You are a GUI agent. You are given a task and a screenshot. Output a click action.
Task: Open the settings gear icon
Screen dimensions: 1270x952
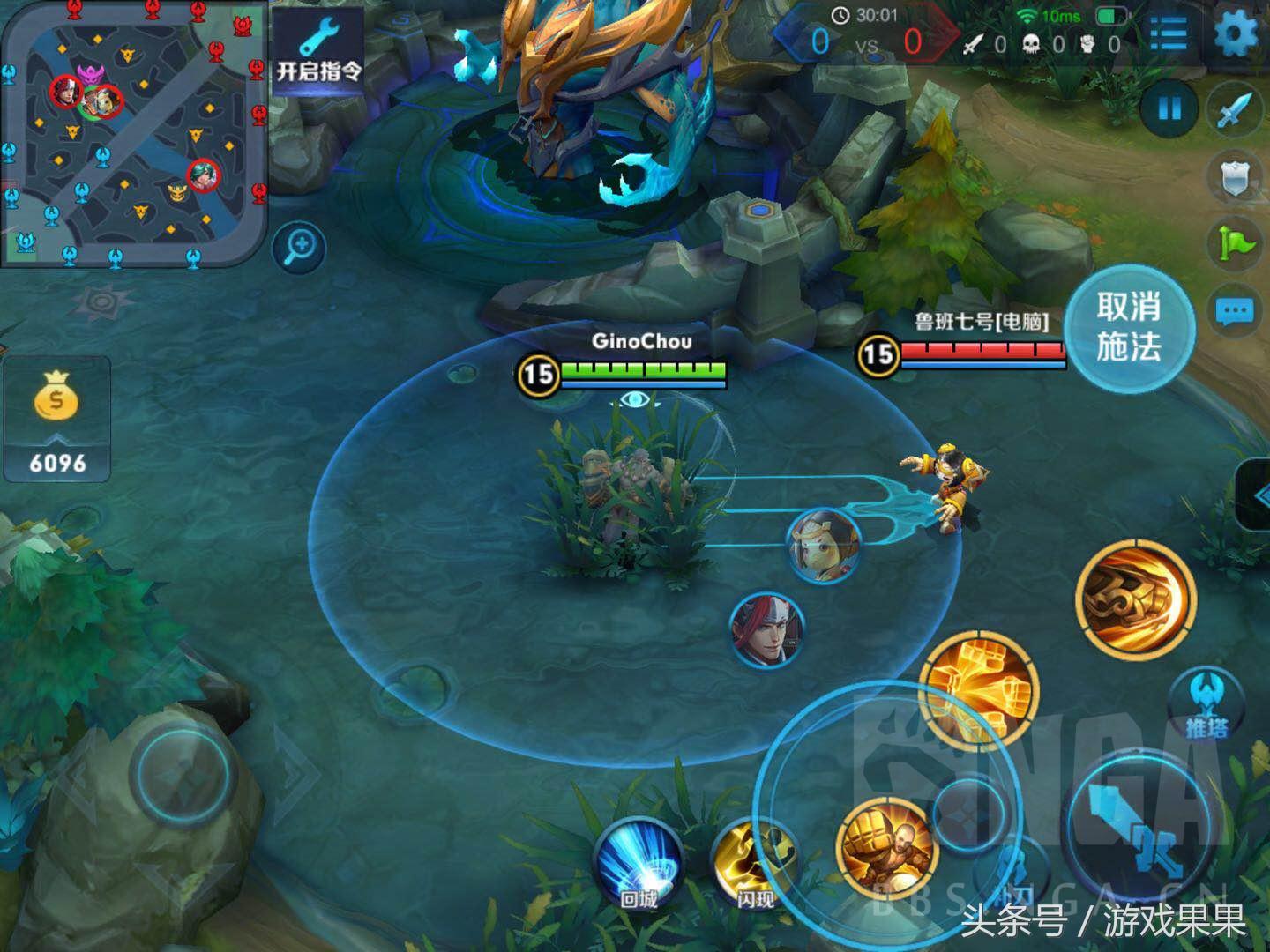click(x=1237, y=34)
